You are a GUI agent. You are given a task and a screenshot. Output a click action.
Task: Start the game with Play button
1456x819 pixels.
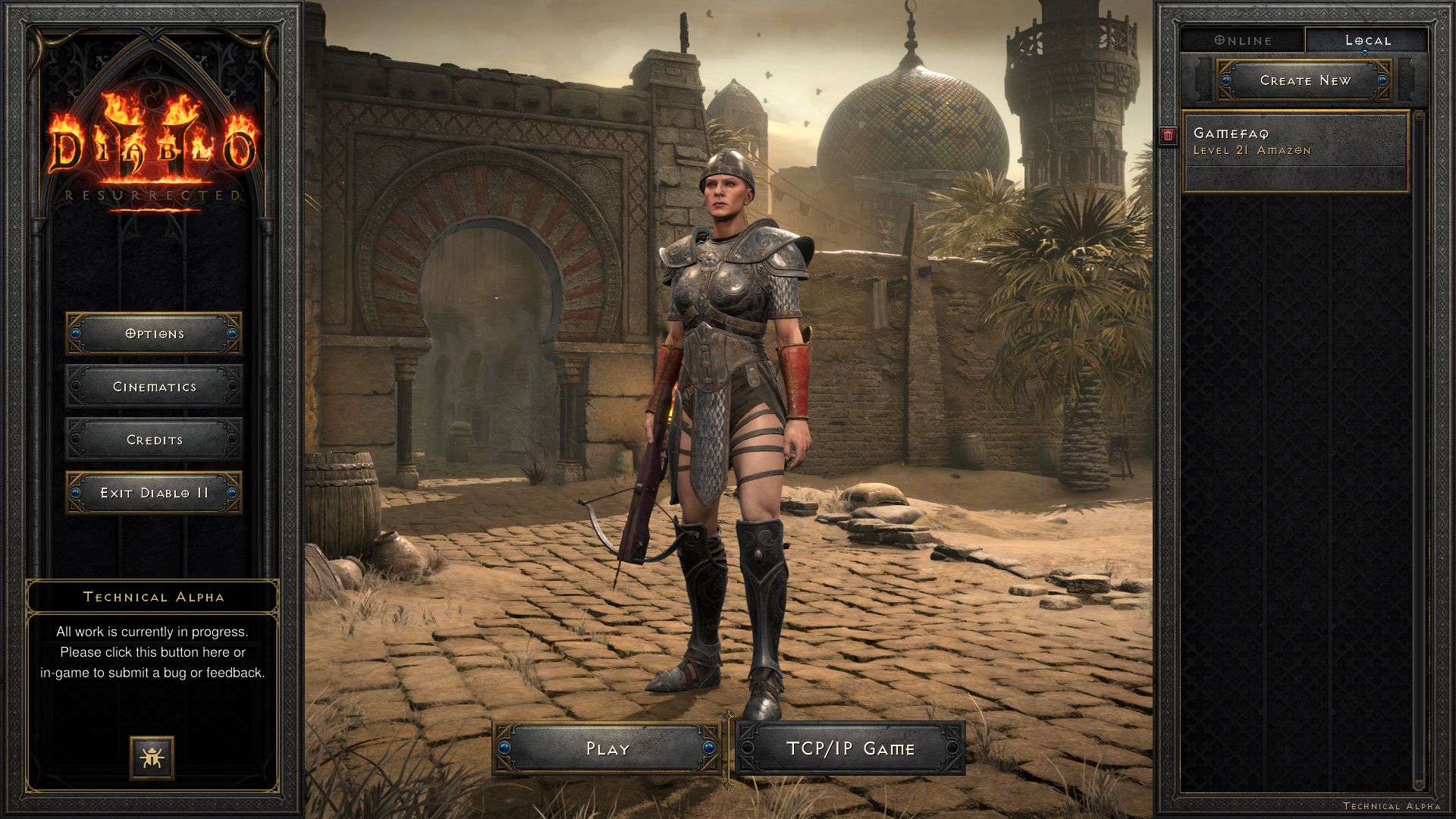tap(607, 748)
